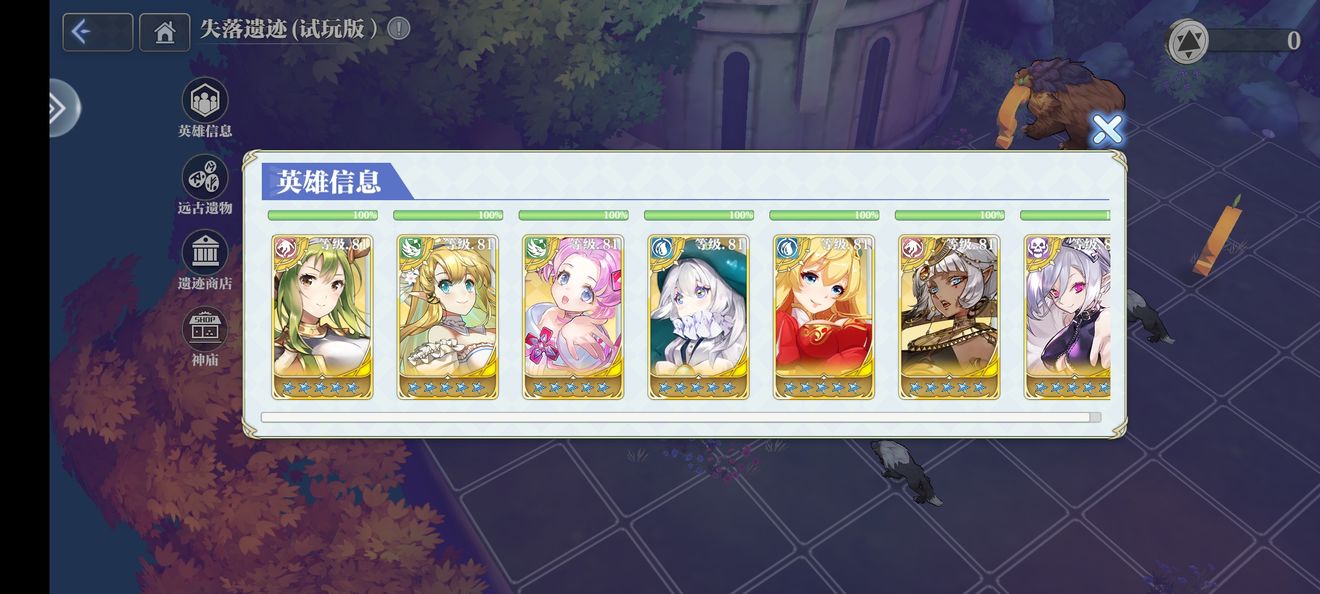Viewport: 1320px width, 594px height.
Task: Return to the home screen
Action: coord(165,32)
